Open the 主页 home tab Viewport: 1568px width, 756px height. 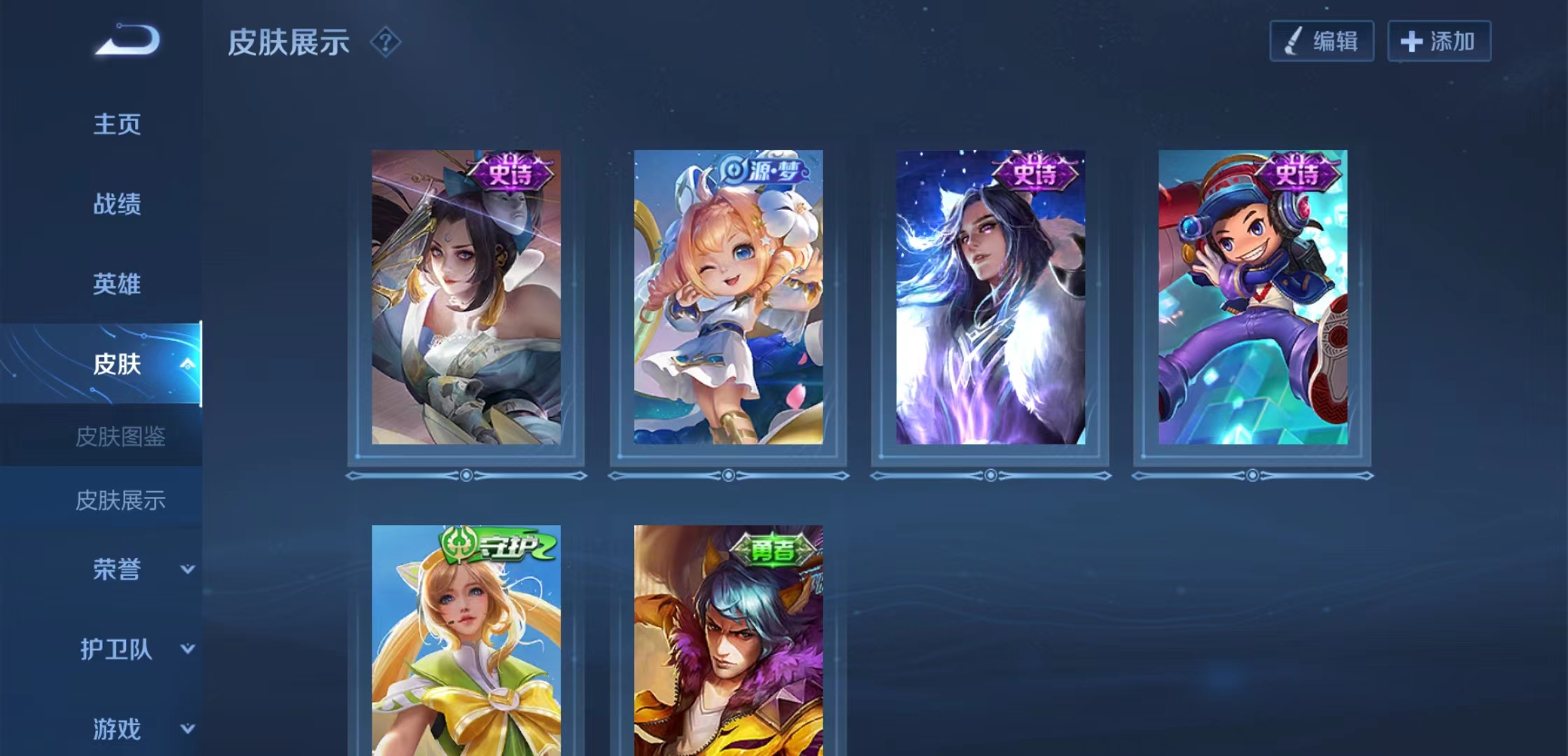[117, 125]
